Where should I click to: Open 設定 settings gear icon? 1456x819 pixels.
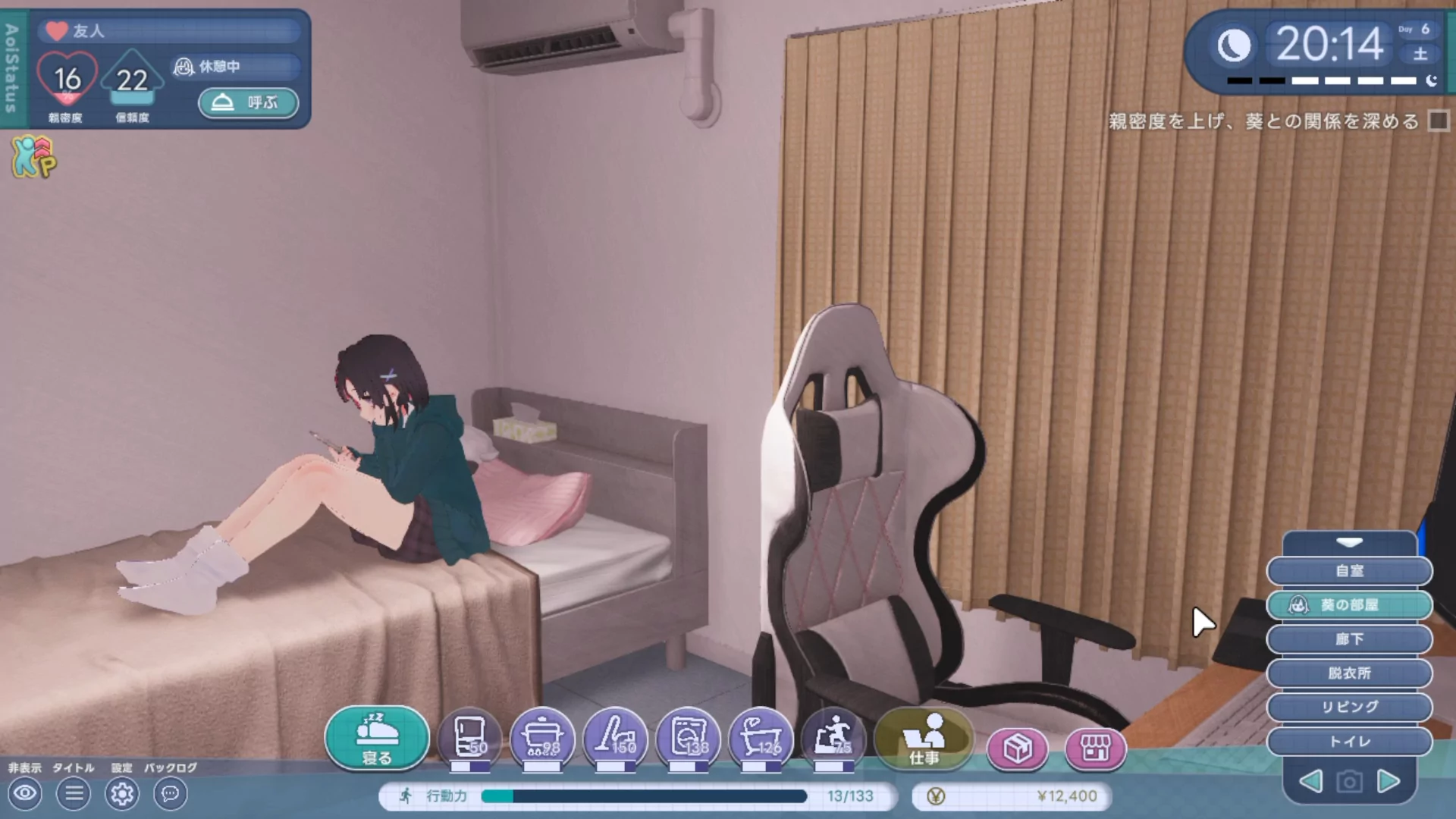tap(122, 794)
